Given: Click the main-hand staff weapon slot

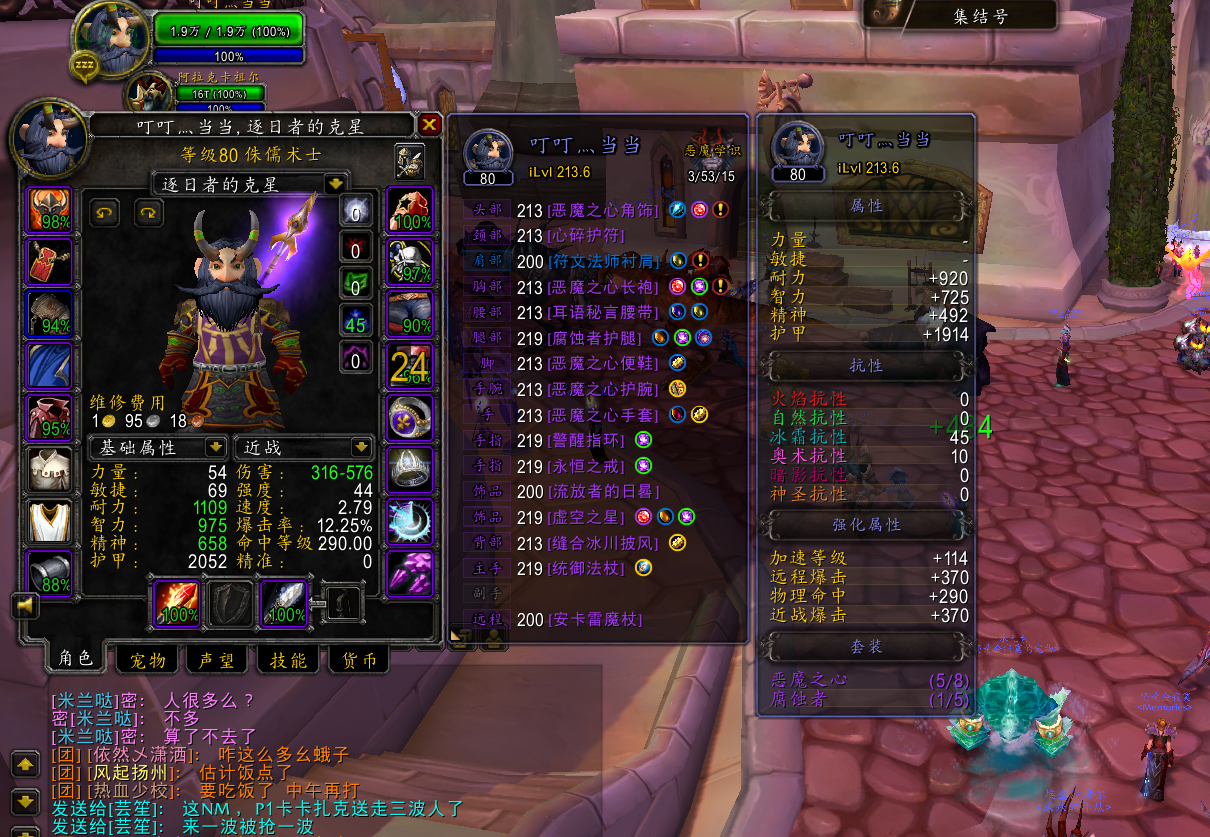Looking at the screenshot, I should pos(175,603).
